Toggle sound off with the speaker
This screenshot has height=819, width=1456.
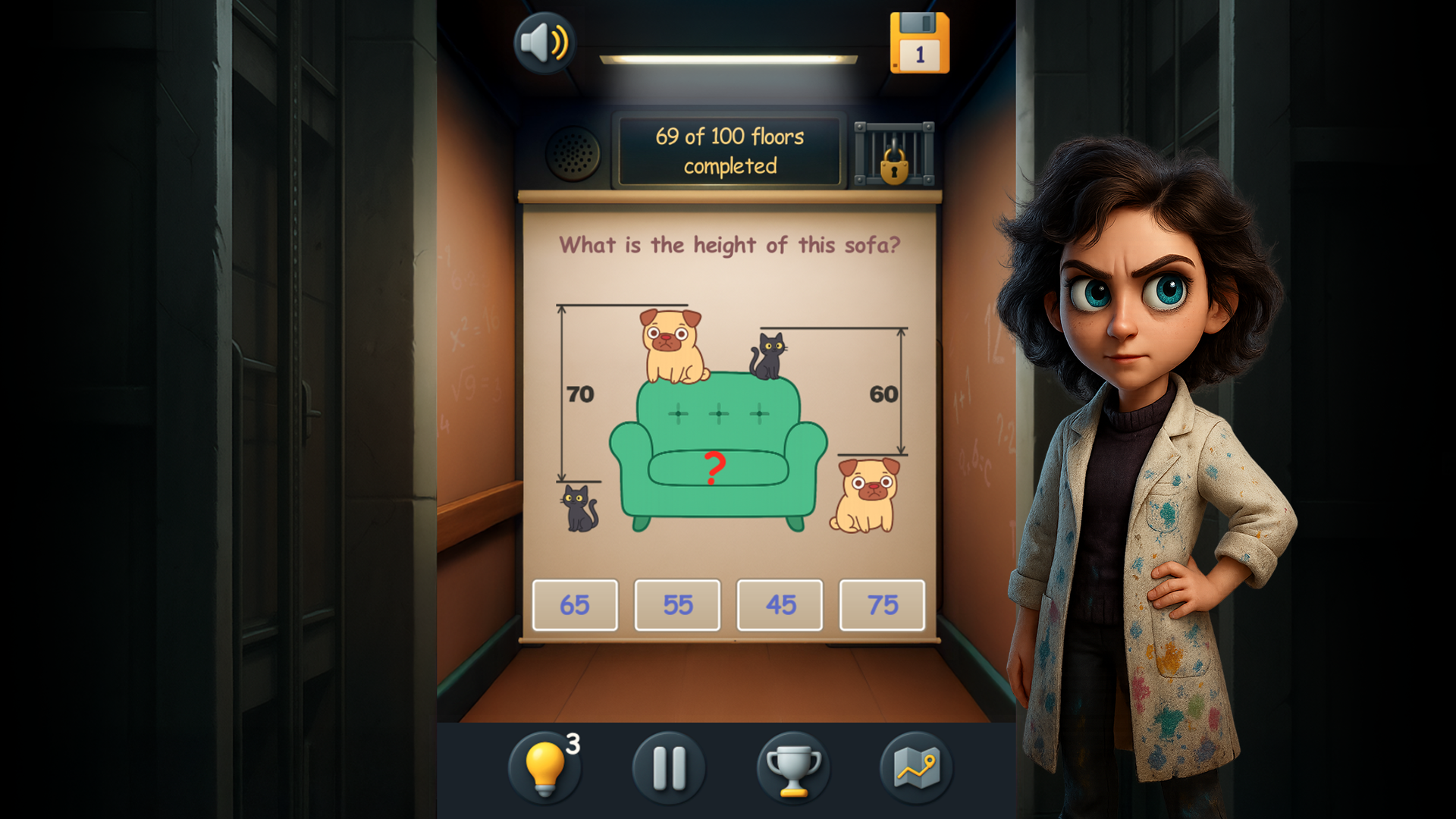click(x=543, y=42)
